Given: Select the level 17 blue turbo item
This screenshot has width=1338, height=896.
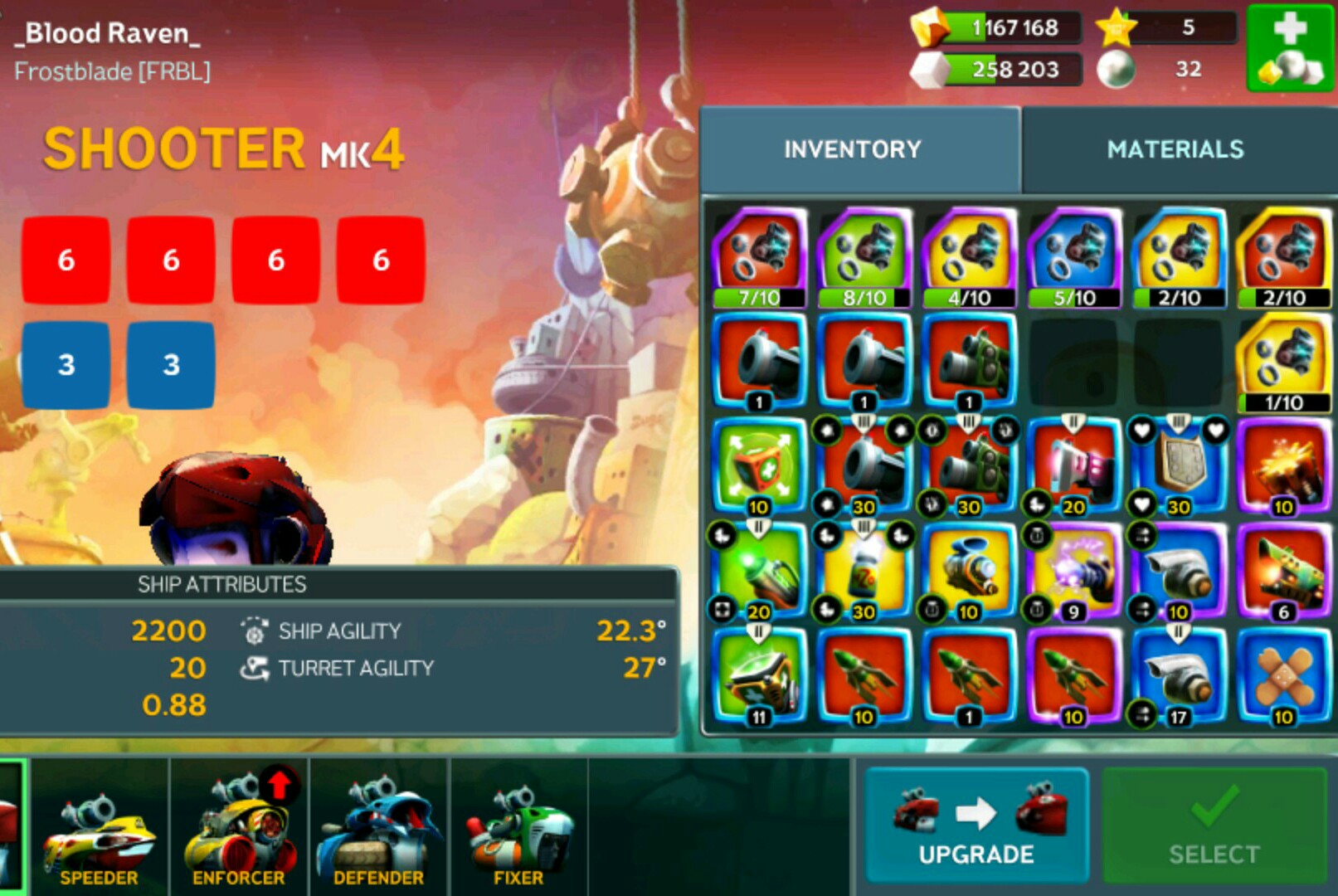Looking at the screenshot, I should (1178, 678).
